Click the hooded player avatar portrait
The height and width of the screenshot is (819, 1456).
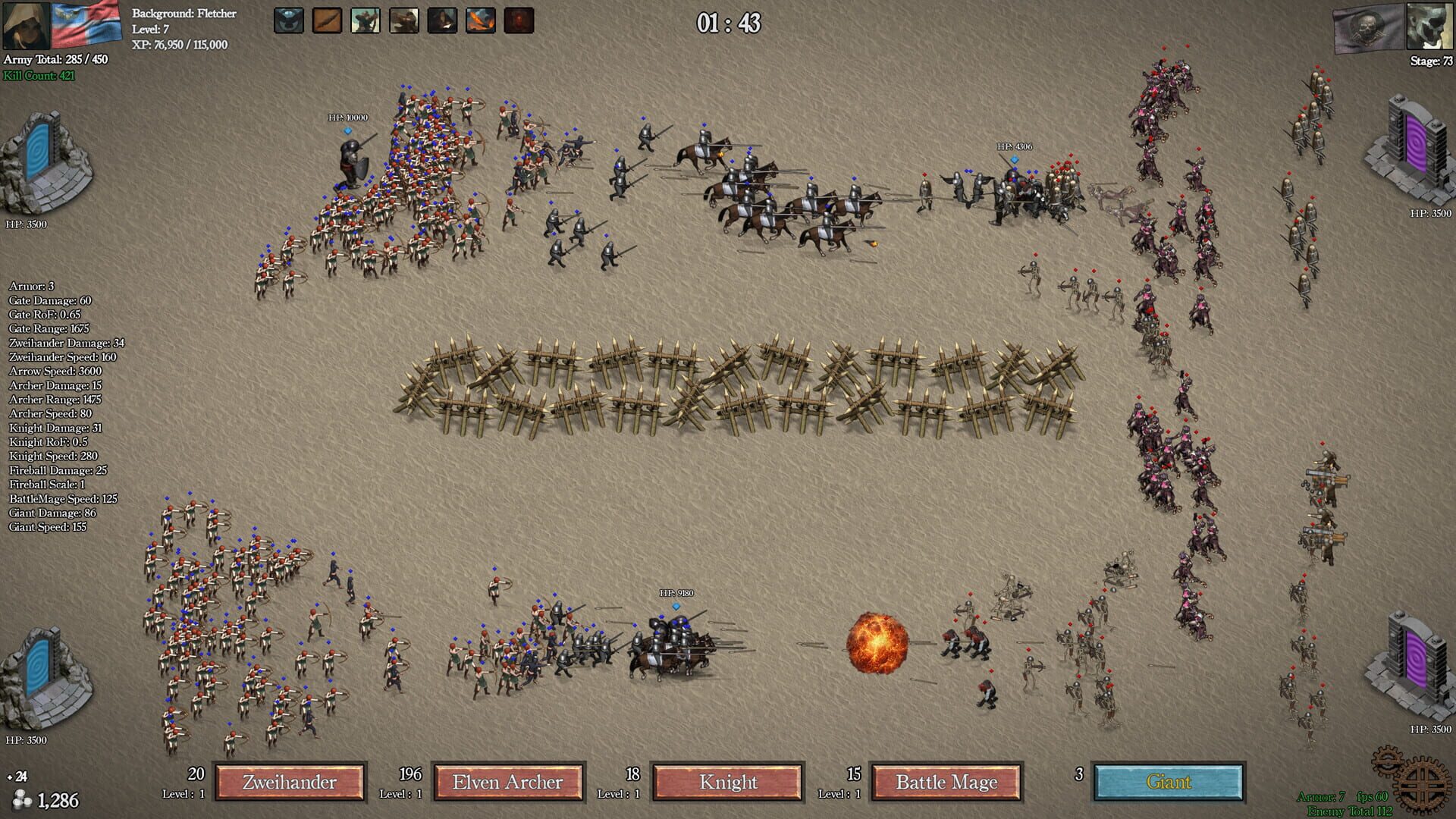click(x=25, y=25)
